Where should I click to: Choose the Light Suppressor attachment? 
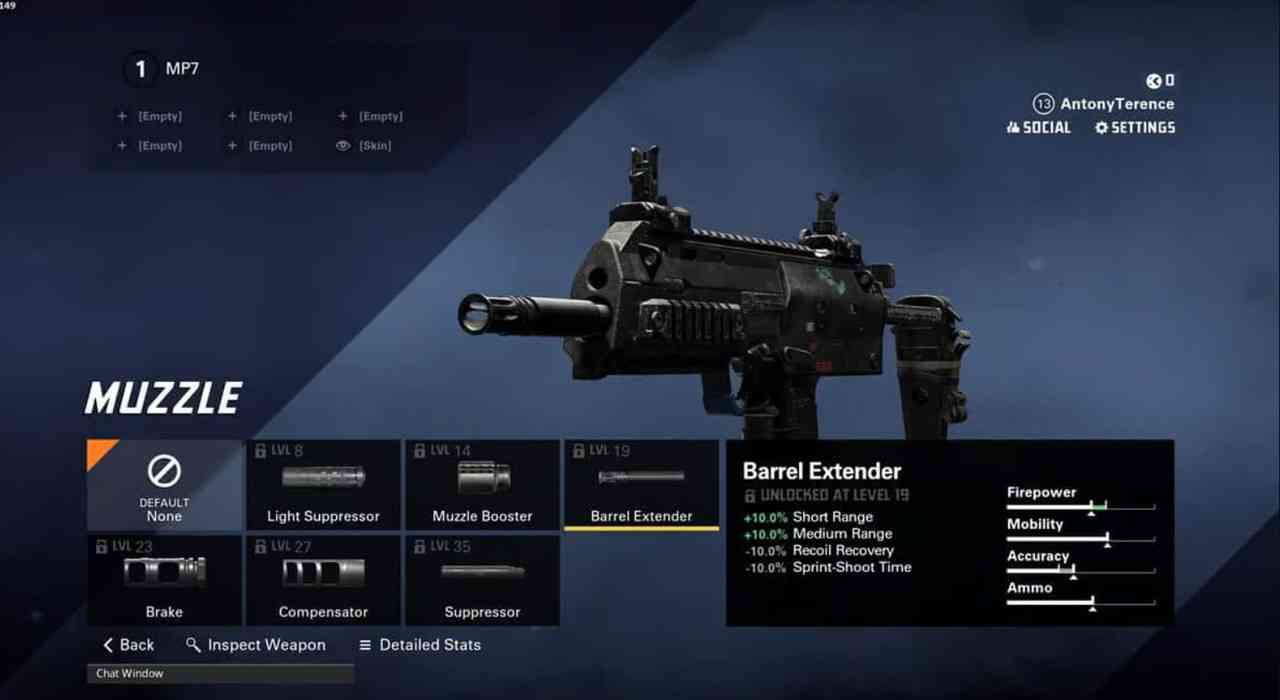pos(323,485)
